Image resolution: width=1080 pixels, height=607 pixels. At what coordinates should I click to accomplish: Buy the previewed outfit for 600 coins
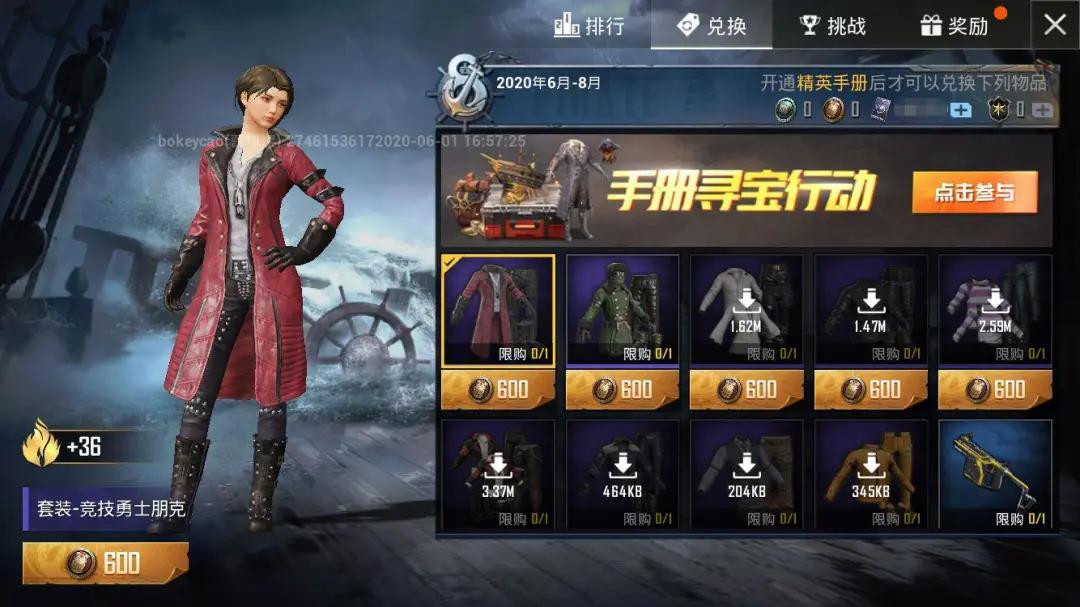coord(105,563)
